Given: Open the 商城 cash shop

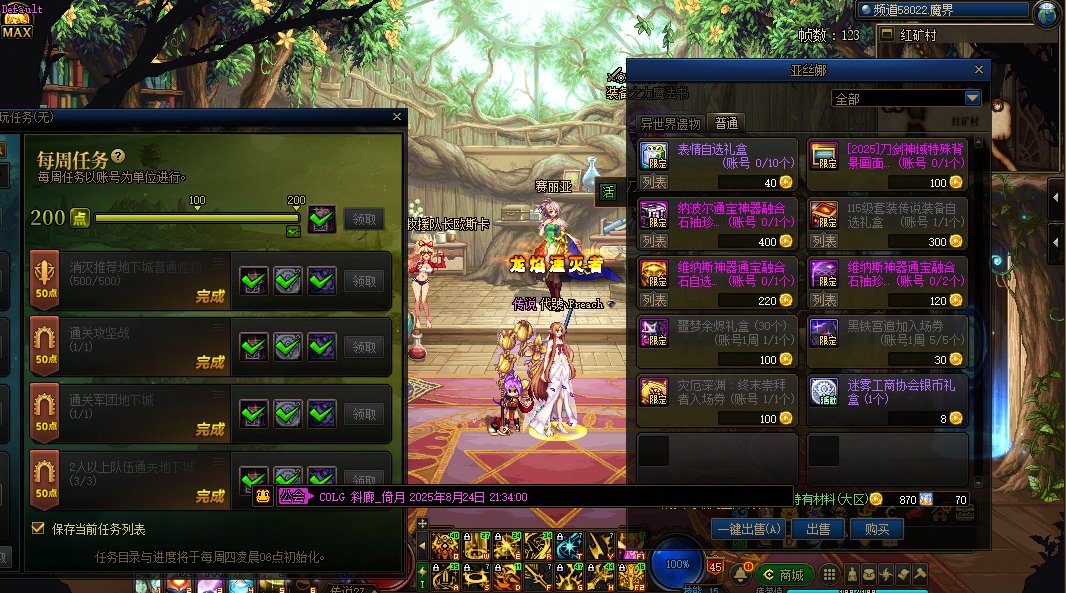Looking at the screenshot, I should click(x=782, y=574).
